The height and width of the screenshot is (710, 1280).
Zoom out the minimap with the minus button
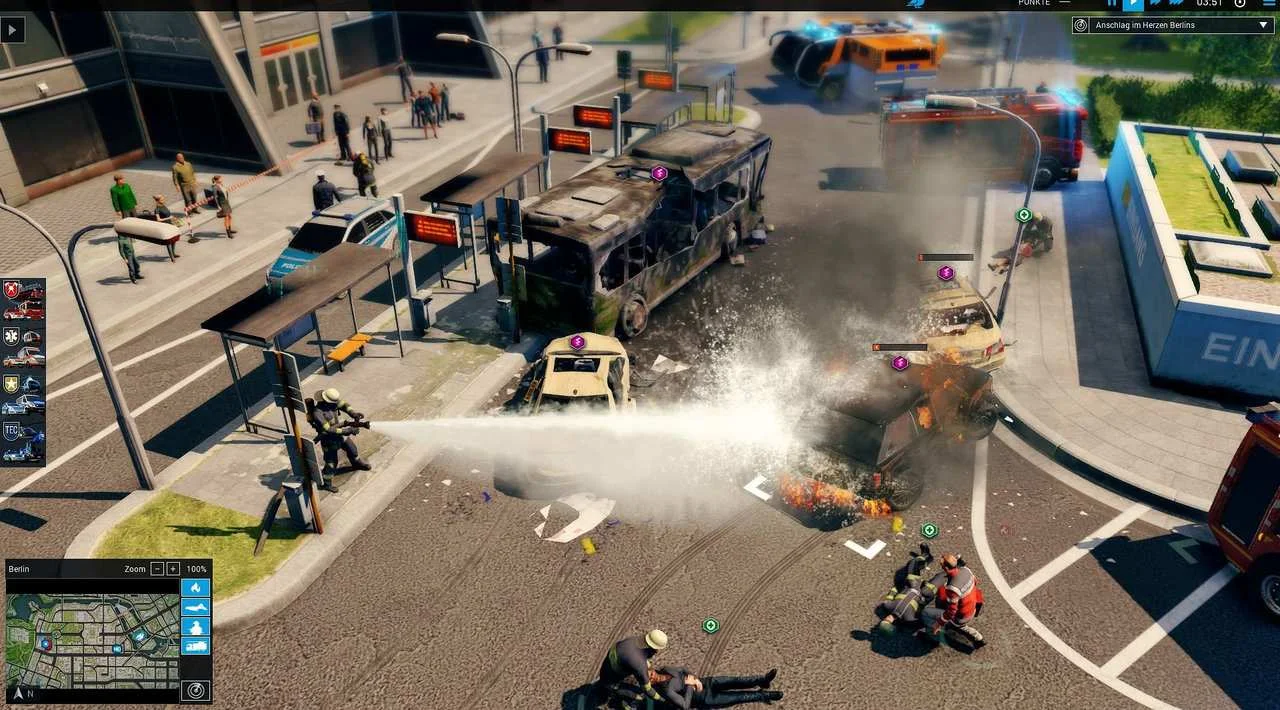(x=157, y=569)
